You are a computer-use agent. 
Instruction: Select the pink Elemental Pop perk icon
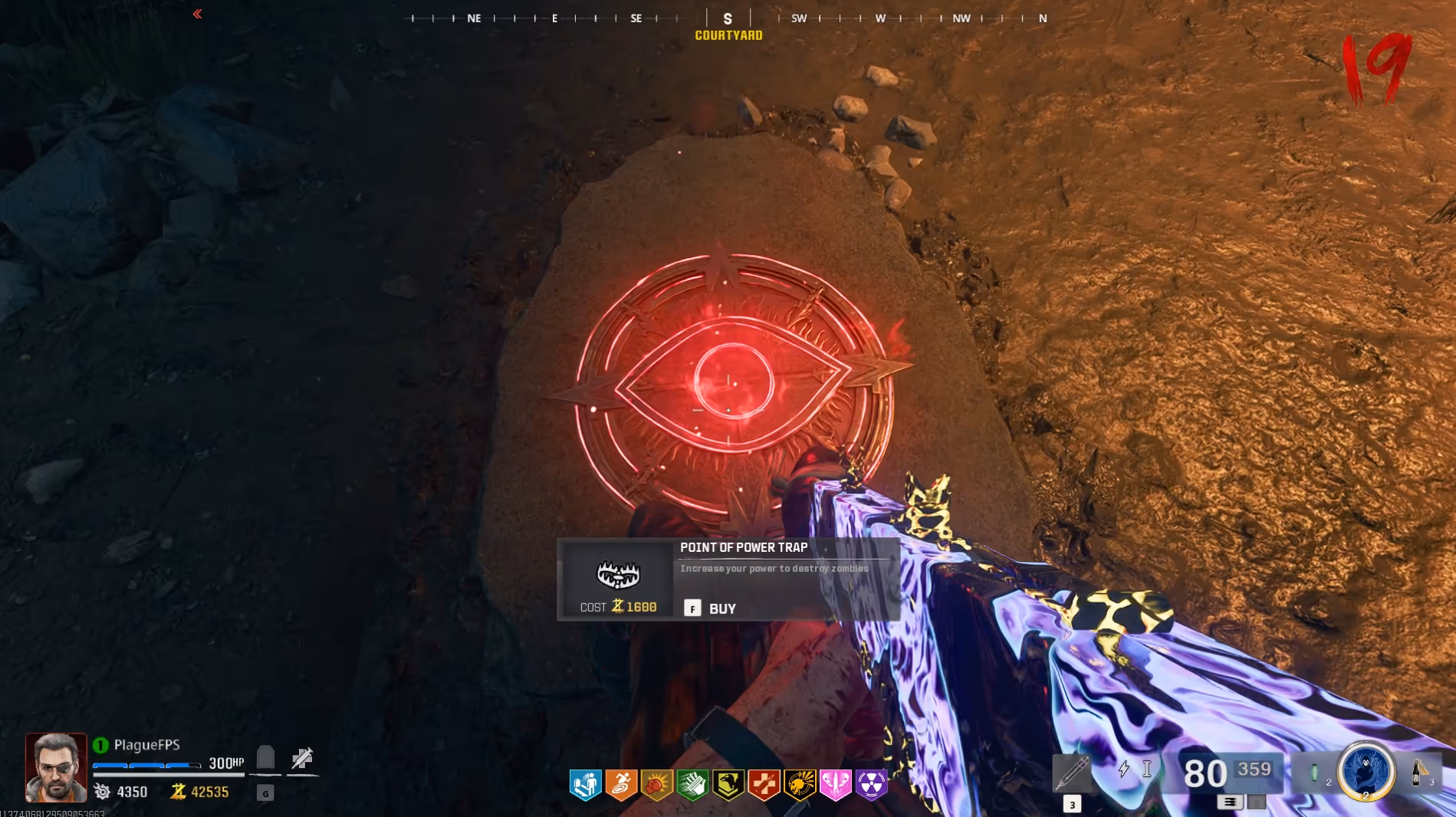click(835, 785)
